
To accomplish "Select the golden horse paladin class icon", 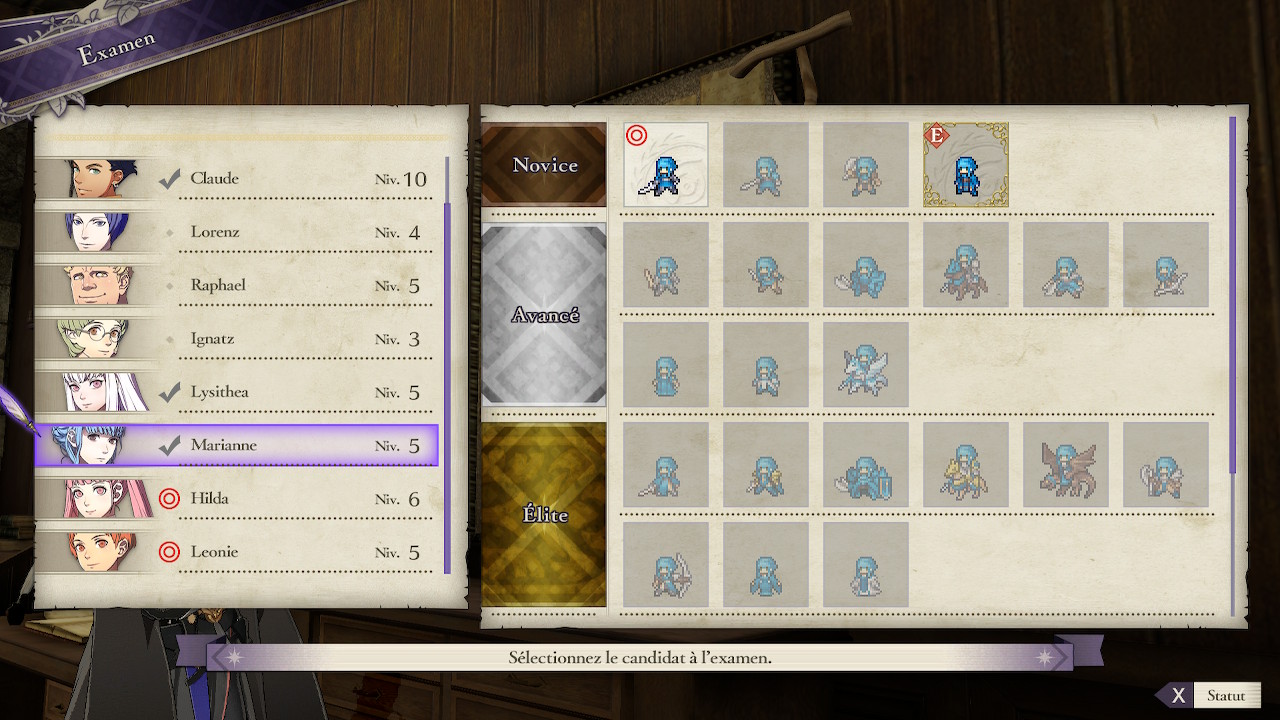I will (x=966, y=465).
